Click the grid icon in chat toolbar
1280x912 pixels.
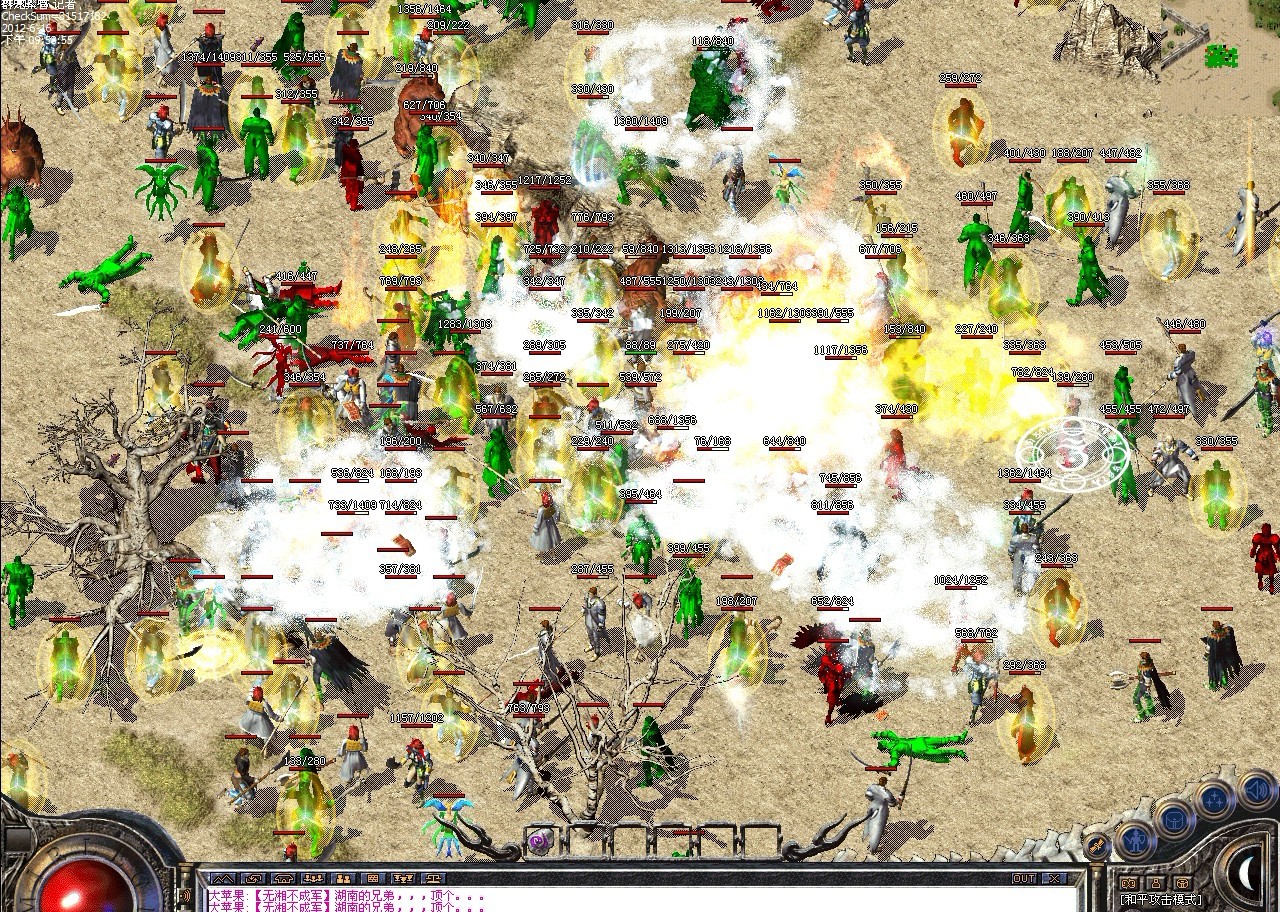tap(371, 878)
